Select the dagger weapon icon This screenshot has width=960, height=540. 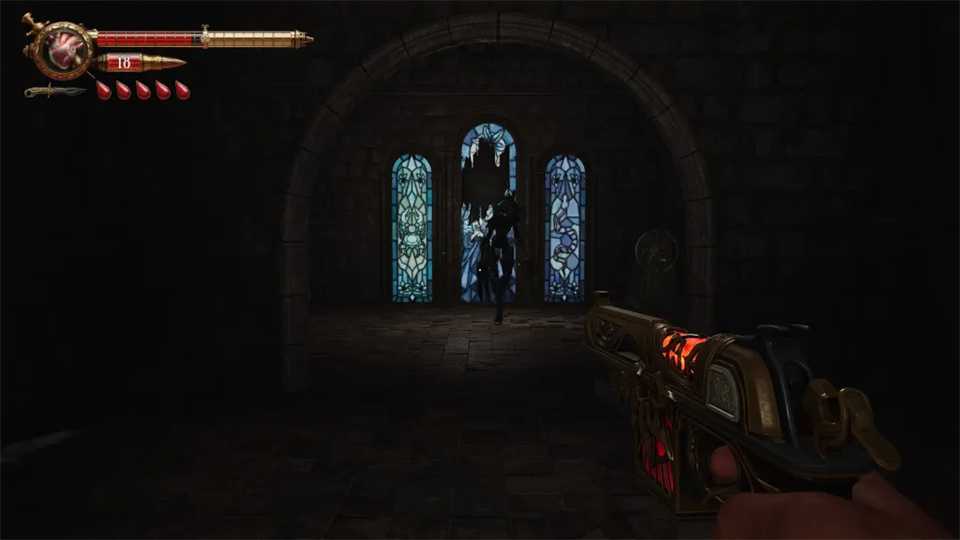54,91
